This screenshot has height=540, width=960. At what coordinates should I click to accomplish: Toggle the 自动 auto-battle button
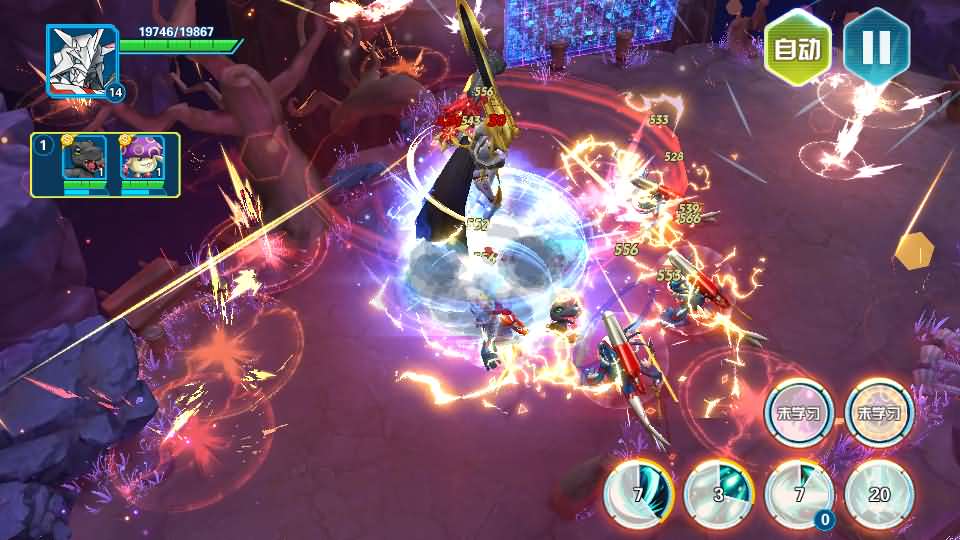pyautogui.click(x=798, y=48)
